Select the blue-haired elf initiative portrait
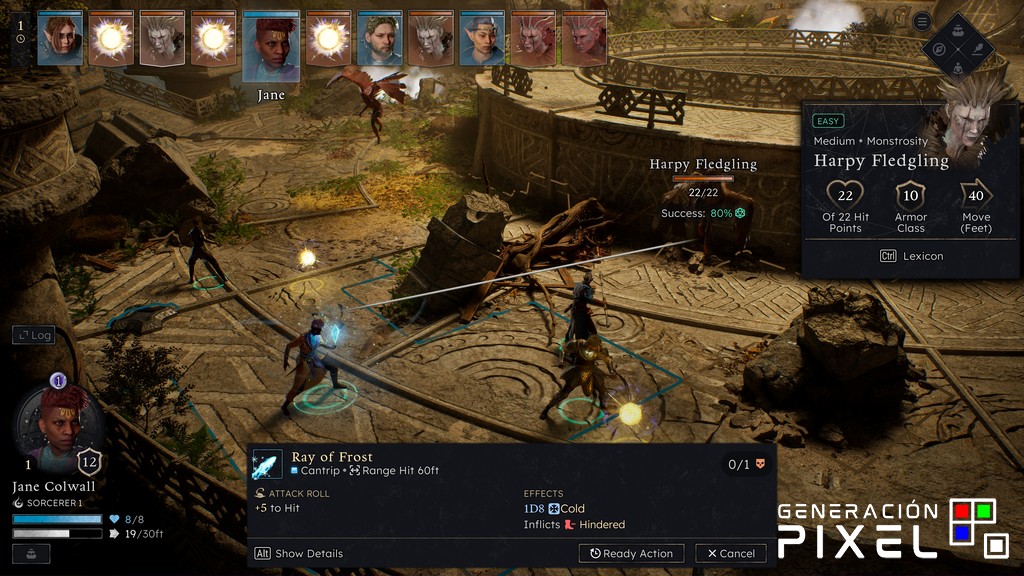 (x=482, y=39)
